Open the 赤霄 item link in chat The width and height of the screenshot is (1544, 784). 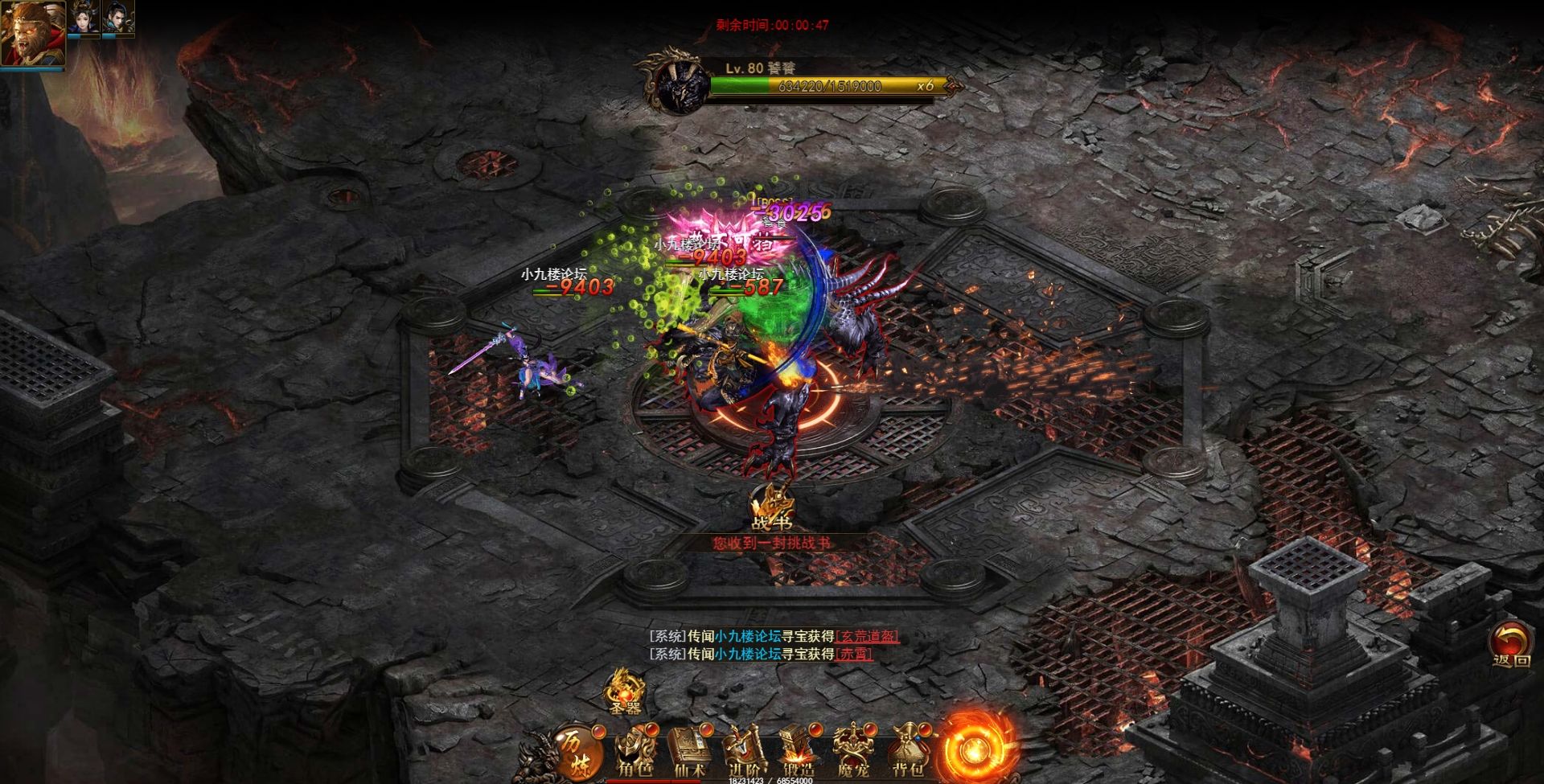(853, 654)
